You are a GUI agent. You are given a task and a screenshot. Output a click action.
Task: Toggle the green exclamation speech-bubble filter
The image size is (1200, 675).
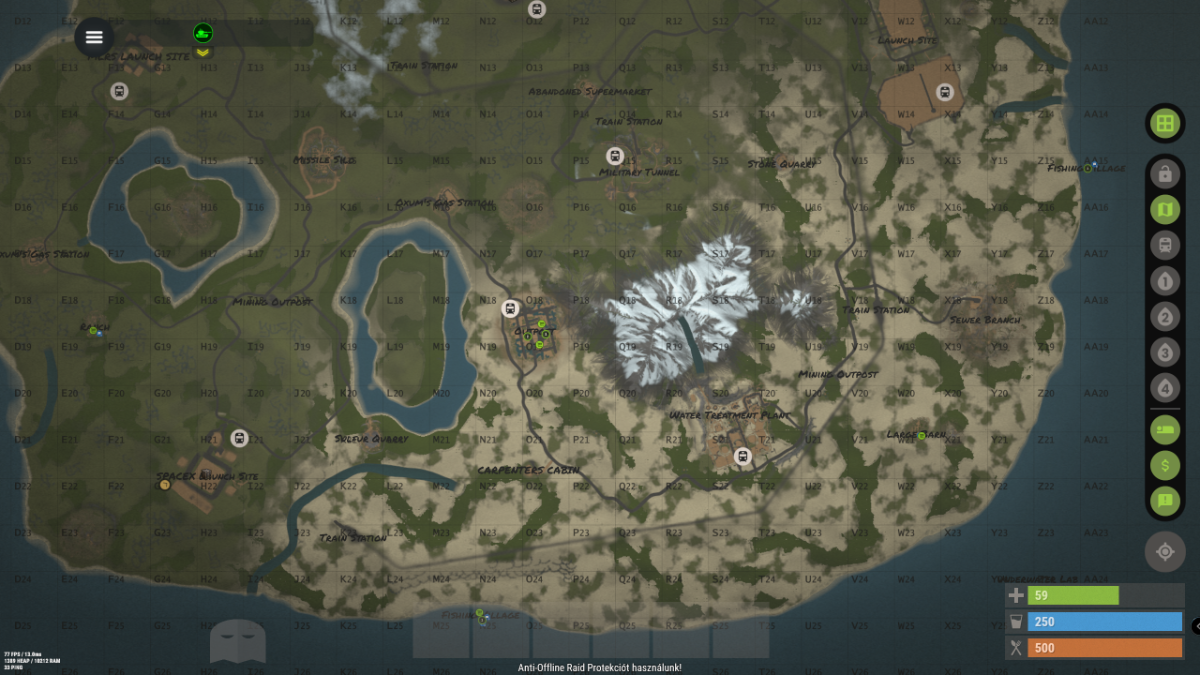click(1164, 499)
